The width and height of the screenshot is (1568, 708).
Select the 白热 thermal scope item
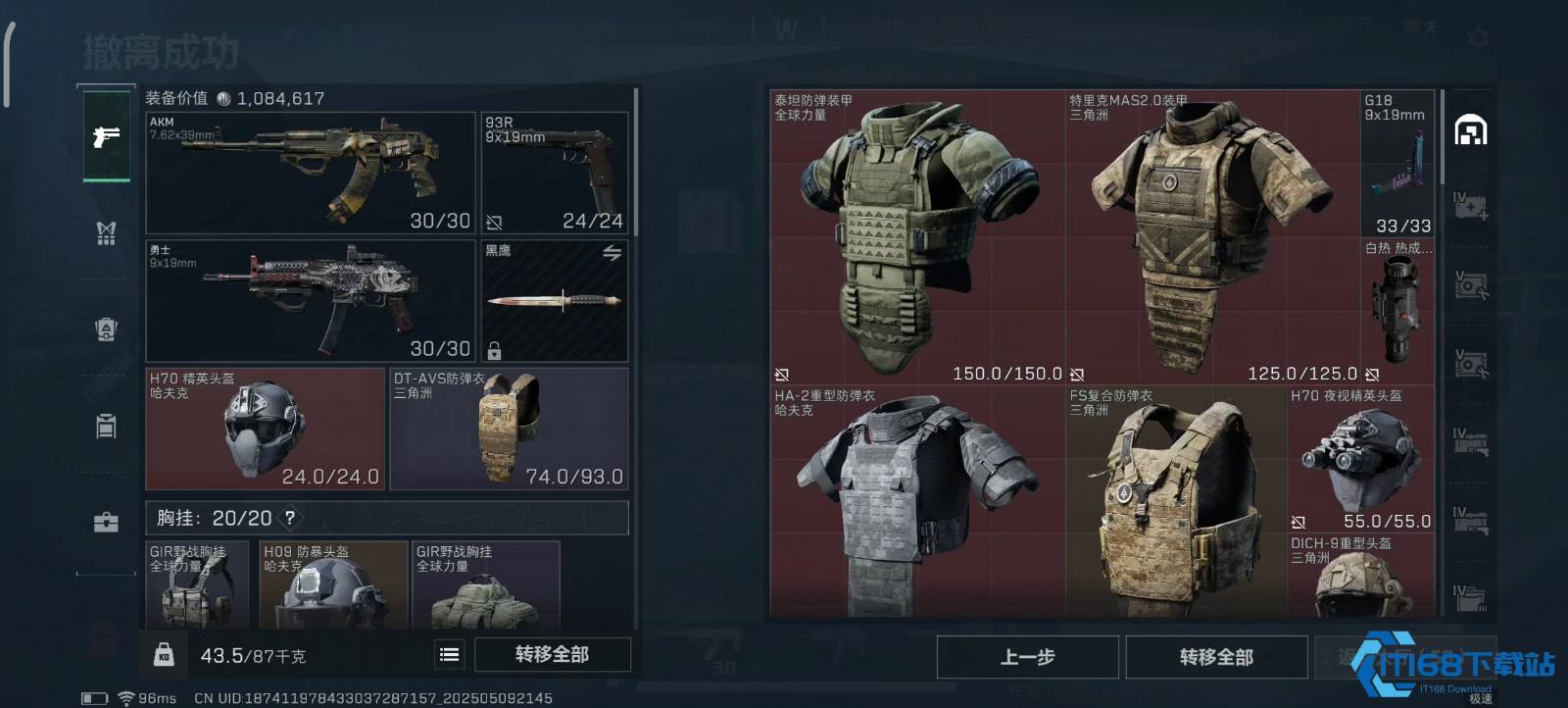[x=1397, y=310]
